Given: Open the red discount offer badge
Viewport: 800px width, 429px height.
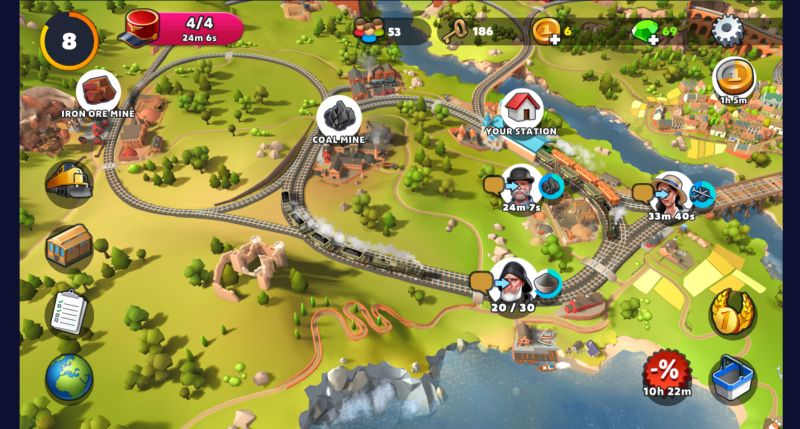Looking at the screenshot, I should pyautogui.click(x=666, y=372).
